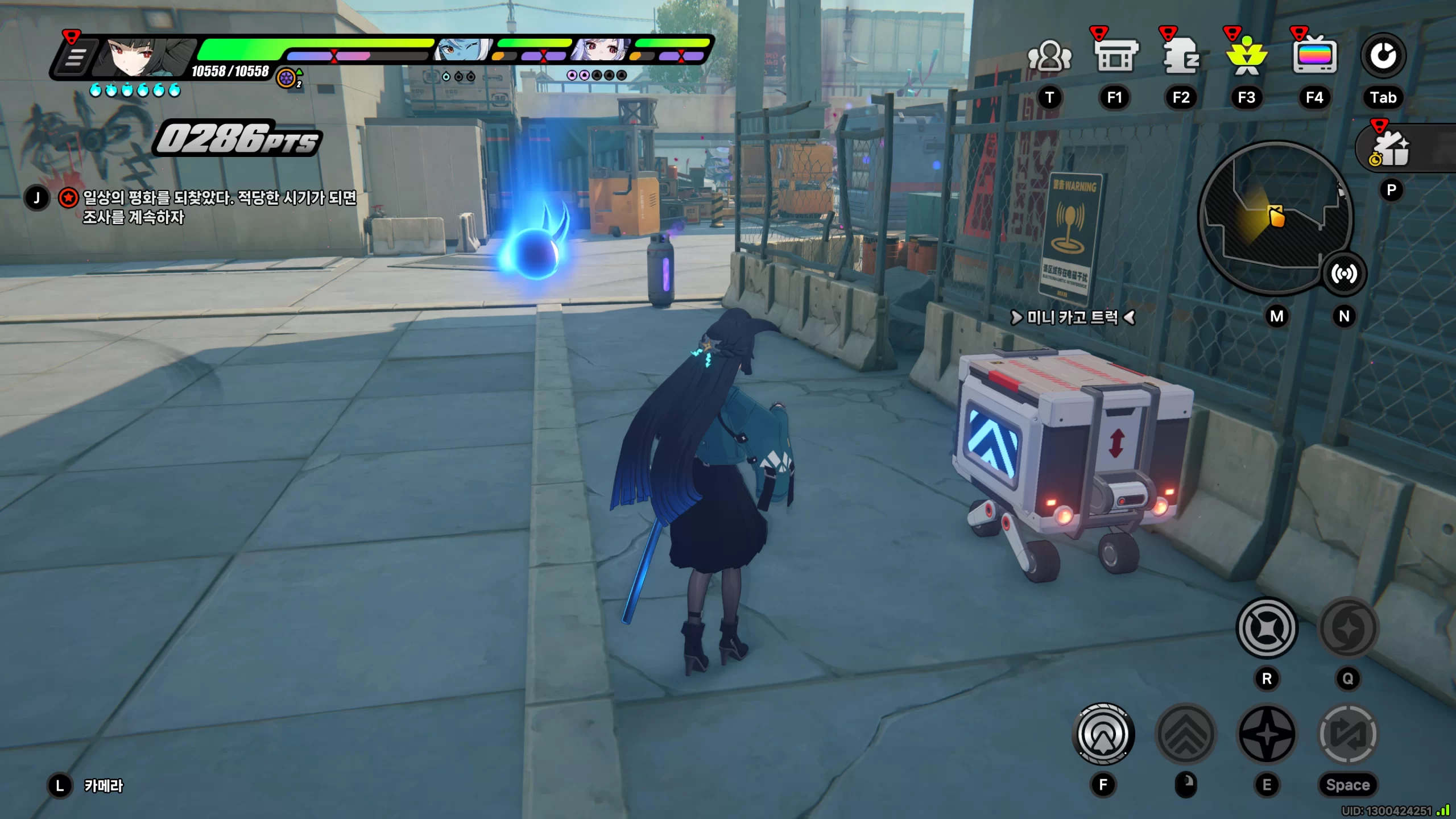1456x819 pixels.
Task: Use the double chevron dash icon
Action: click(x=1186, y=734)
